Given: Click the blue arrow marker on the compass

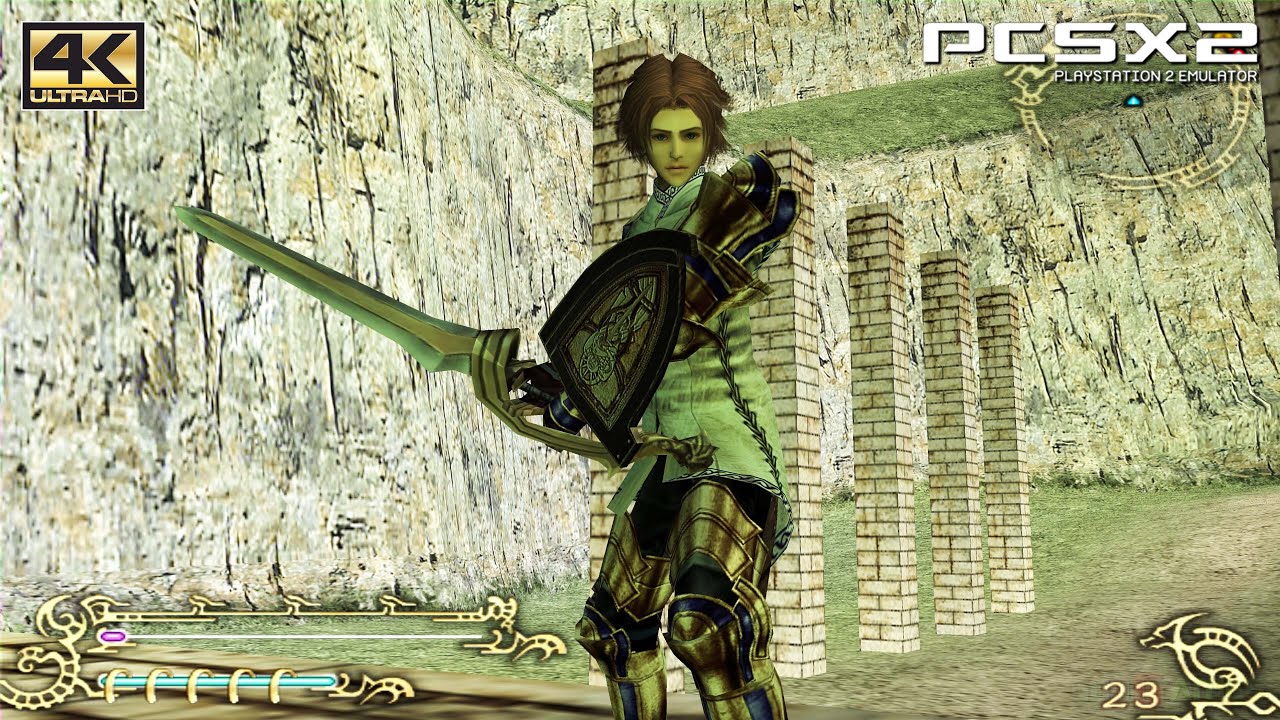Looking at the screenshot, I should pyautogui.click(x=1133, y=100).
